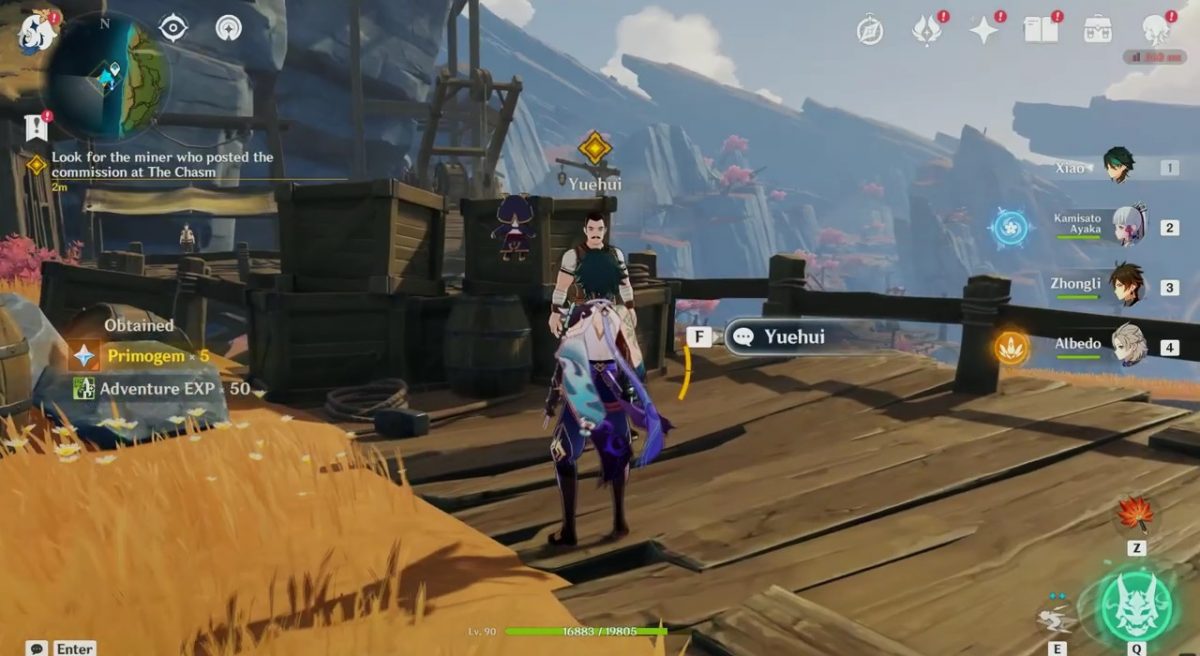The height and width of the screenshot is (656, 1200).
Task: Open the Events icon
Action: tap(926, 30)
